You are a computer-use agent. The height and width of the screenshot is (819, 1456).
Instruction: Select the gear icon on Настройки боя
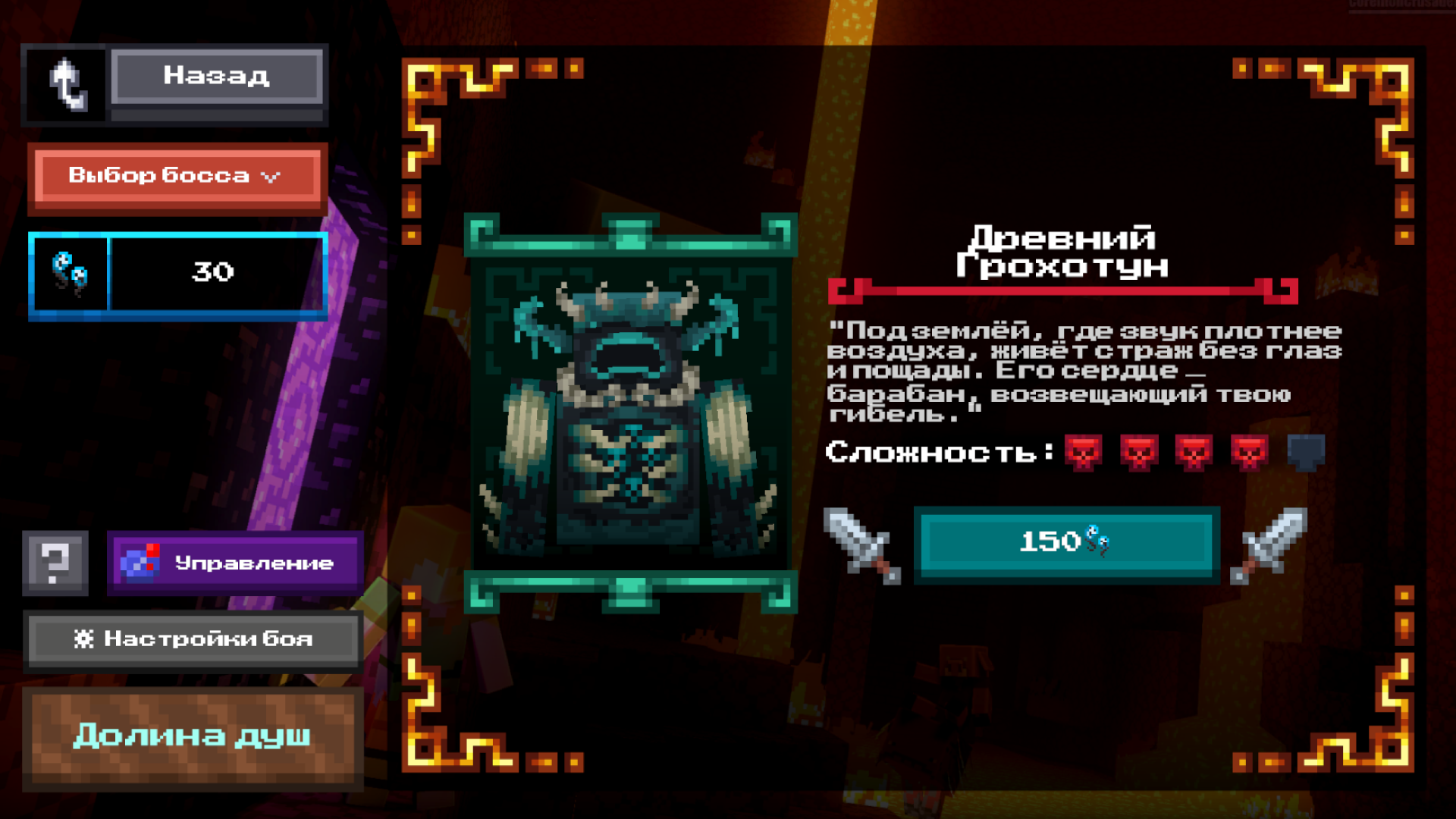(x=86, y=639)
